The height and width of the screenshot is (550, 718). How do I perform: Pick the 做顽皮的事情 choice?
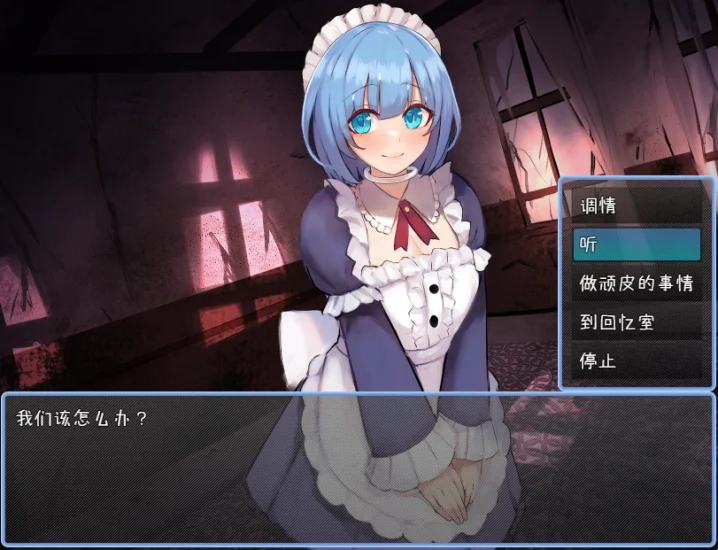[636, 283]
